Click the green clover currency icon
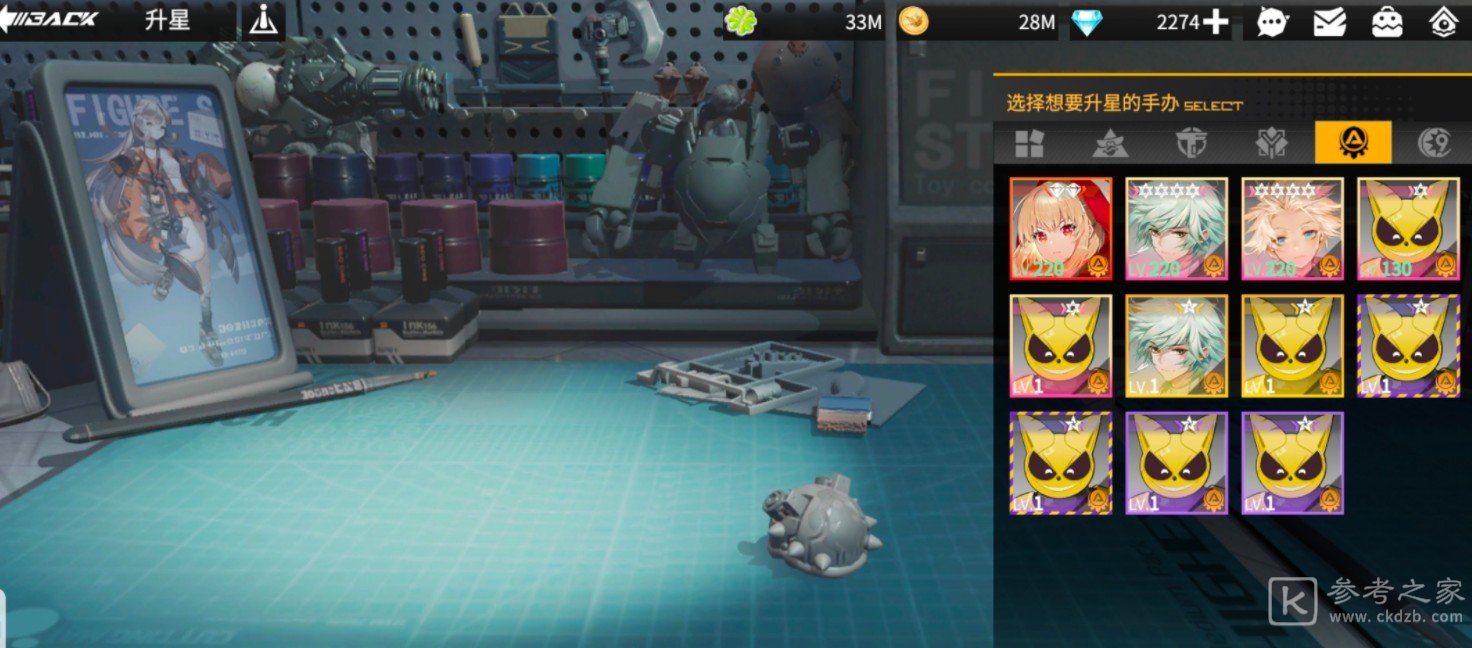This screenshot has width=1472, height=648. click(x=740, y=22)
